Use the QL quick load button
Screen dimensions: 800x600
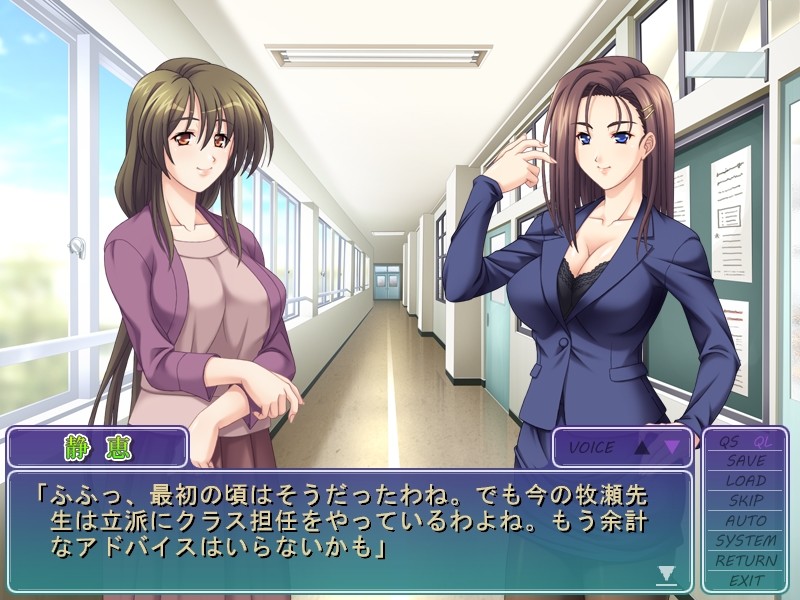pyautogui.click(x=763, y=442)
